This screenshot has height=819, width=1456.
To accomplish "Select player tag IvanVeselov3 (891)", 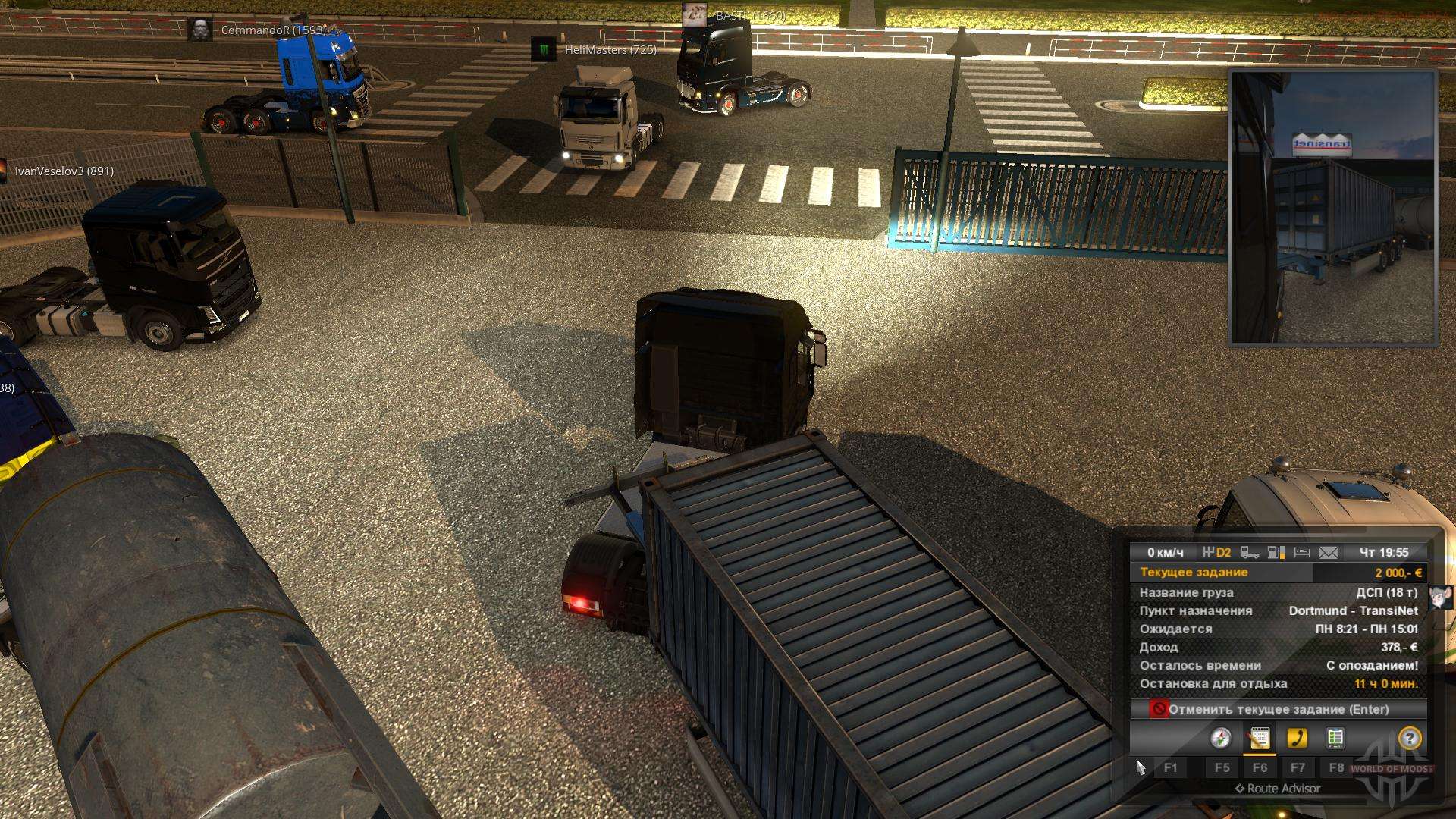I will (64, 171).
